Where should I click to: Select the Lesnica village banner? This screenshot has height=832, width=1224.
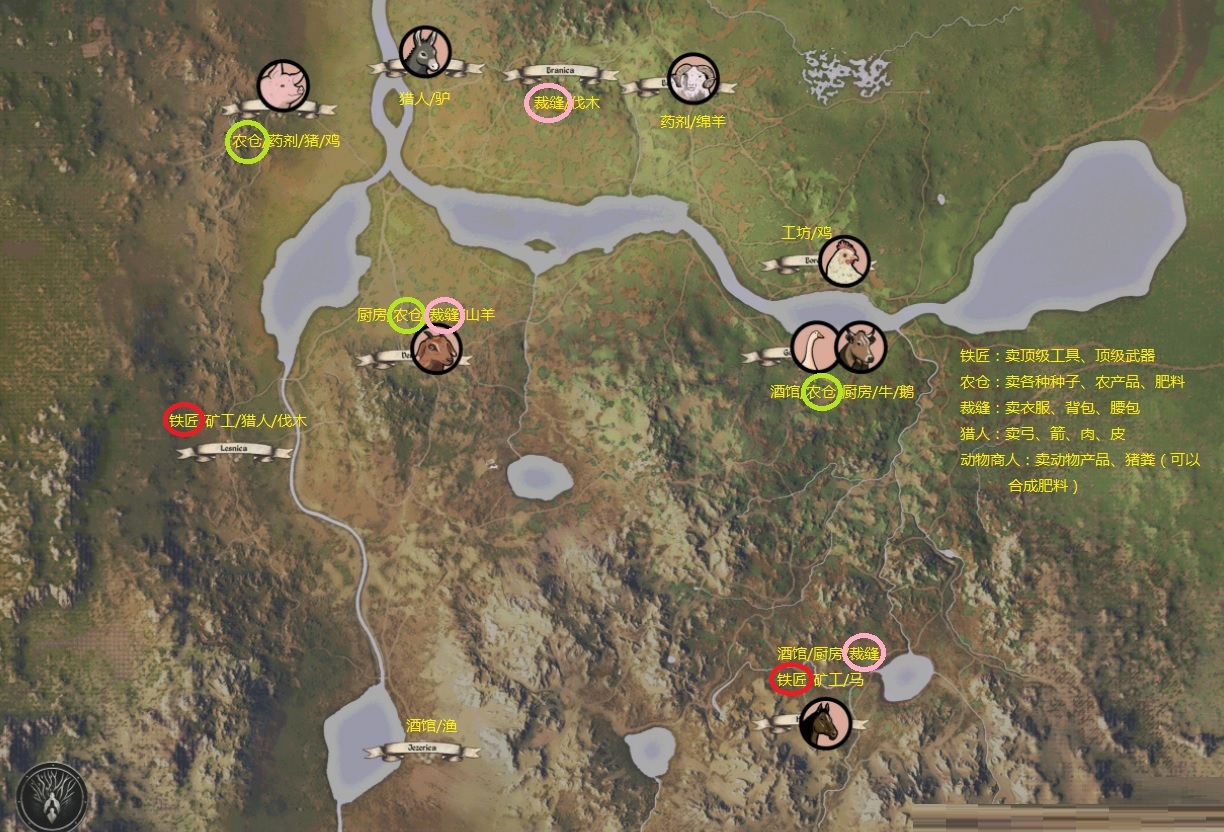click(x=235, y=451)
